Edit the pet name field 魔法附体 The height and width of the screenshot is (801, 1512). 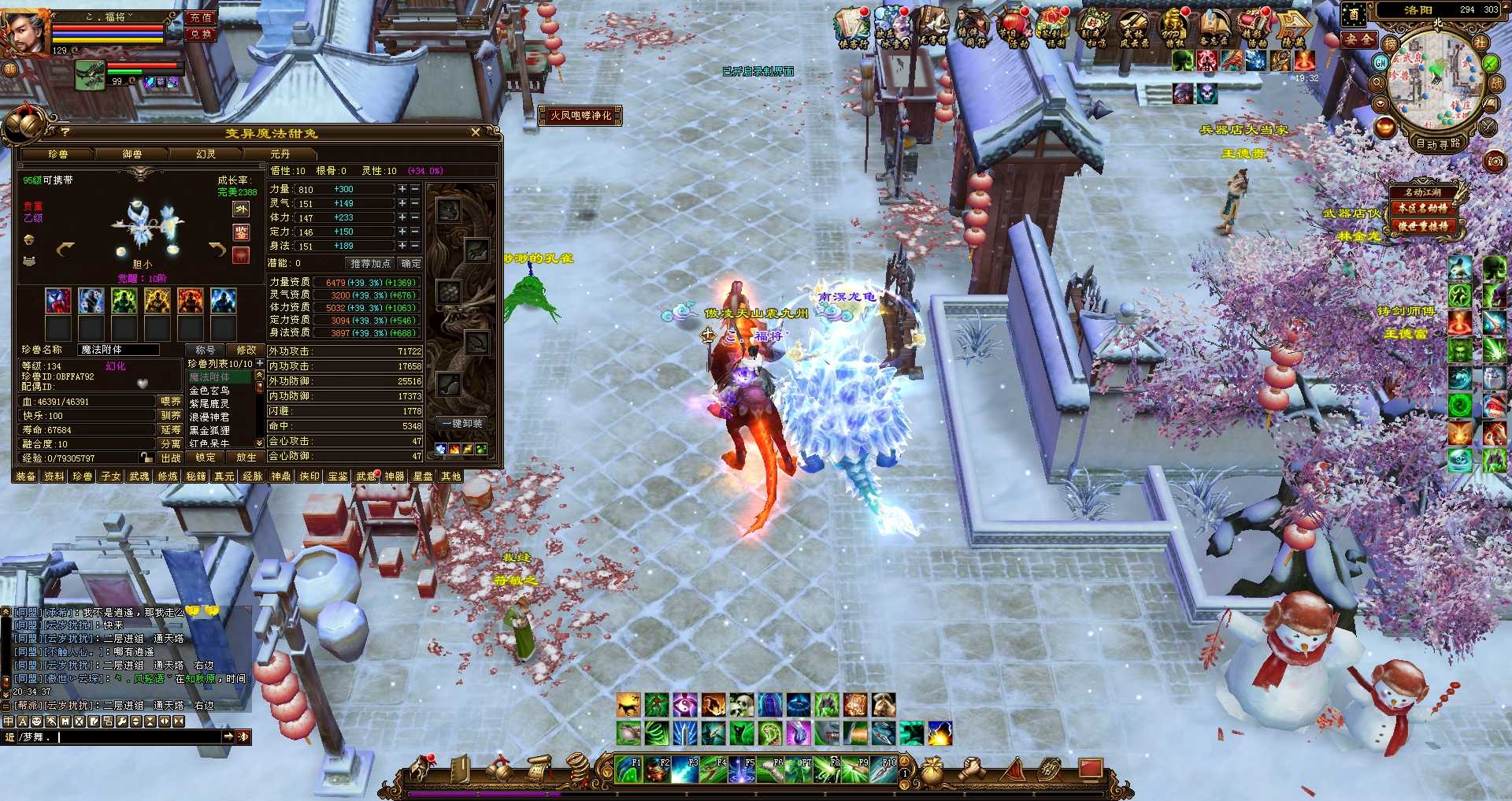(x=118, y=350)
